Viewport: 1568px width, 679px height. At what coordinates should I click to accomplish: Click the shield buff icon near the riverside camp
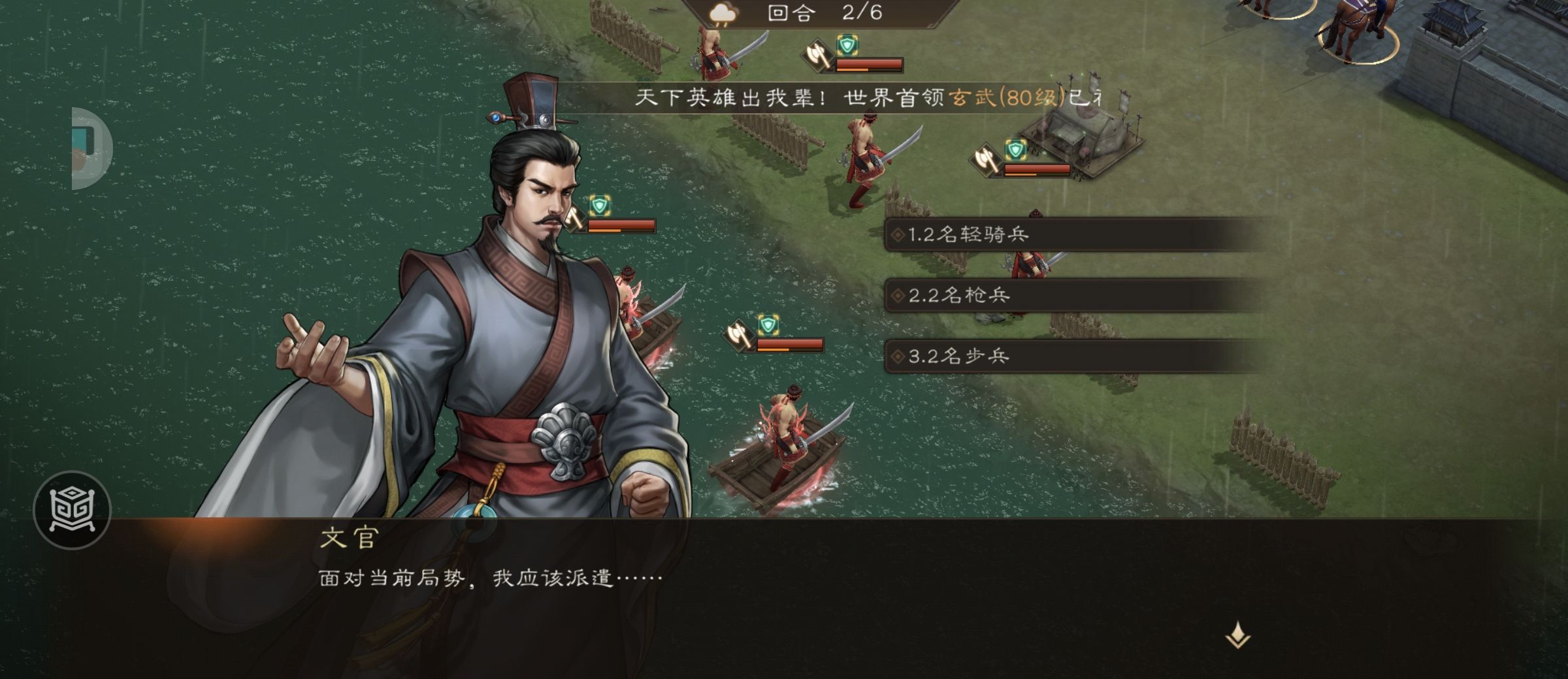pos(1015,148)
